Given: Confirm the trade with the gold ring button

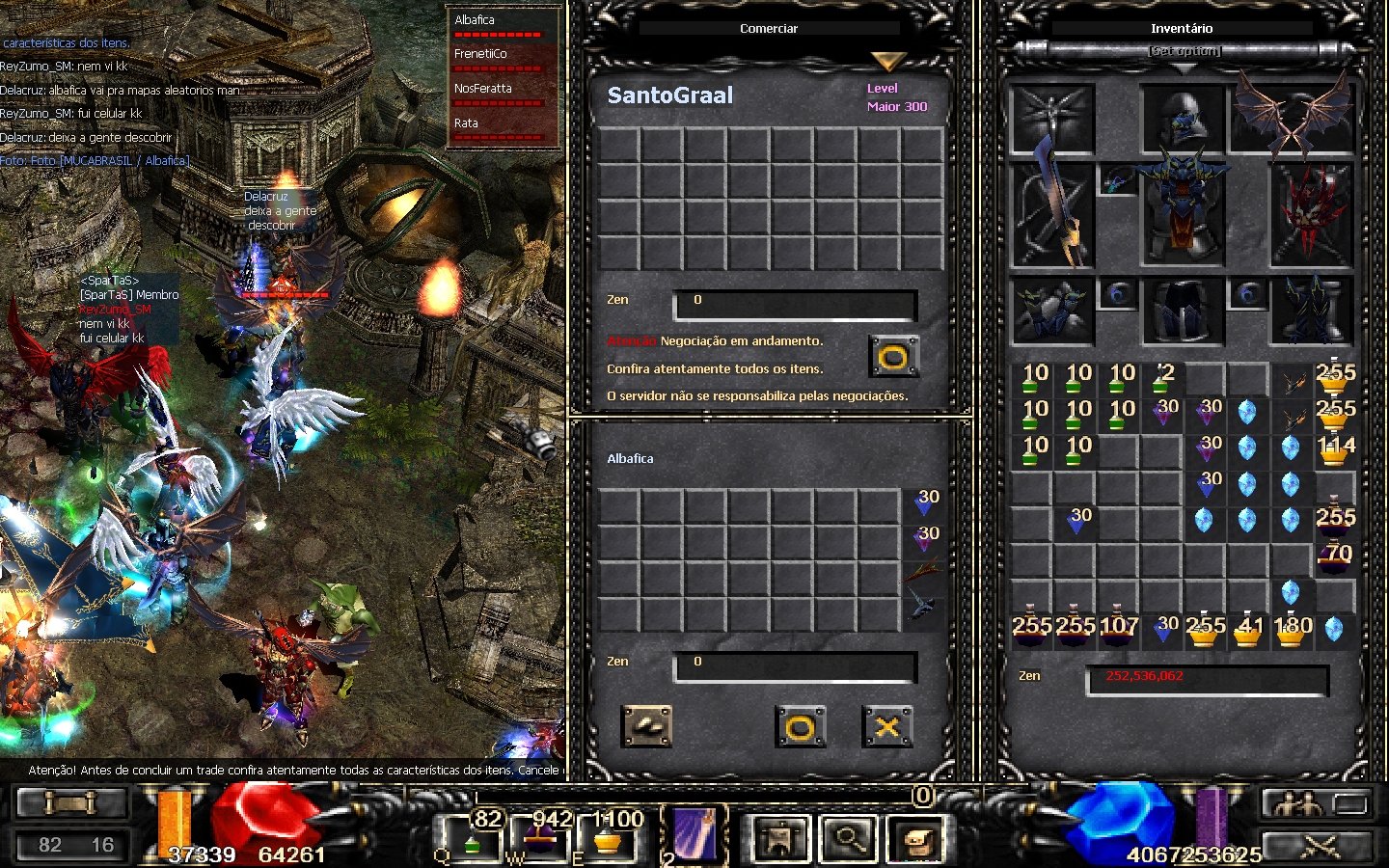Looking at the screenshot, I should [x=800, y=727].
